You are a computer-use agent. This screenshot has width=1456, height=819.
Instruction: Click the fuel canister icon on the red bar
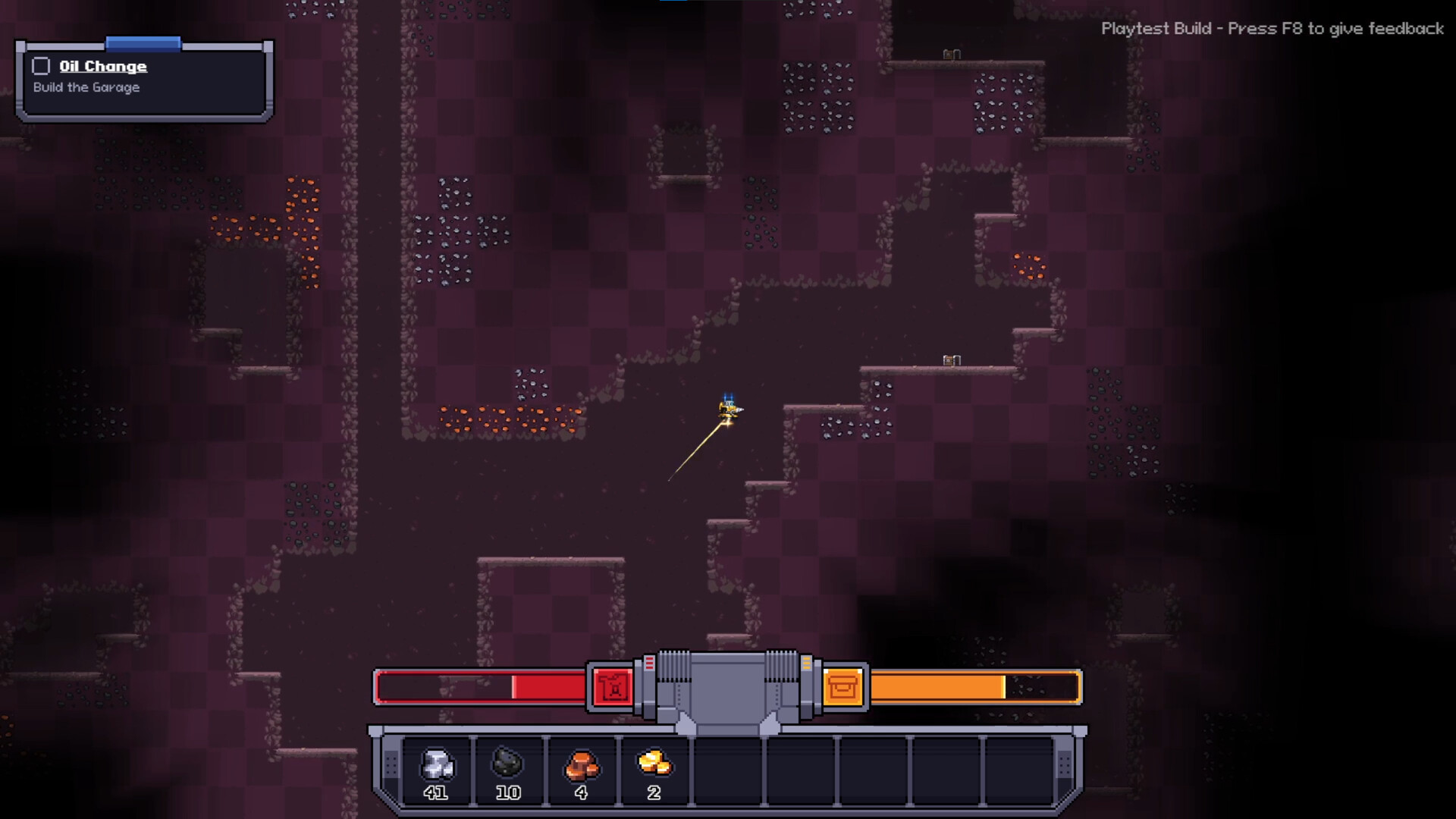click(611, 686)
